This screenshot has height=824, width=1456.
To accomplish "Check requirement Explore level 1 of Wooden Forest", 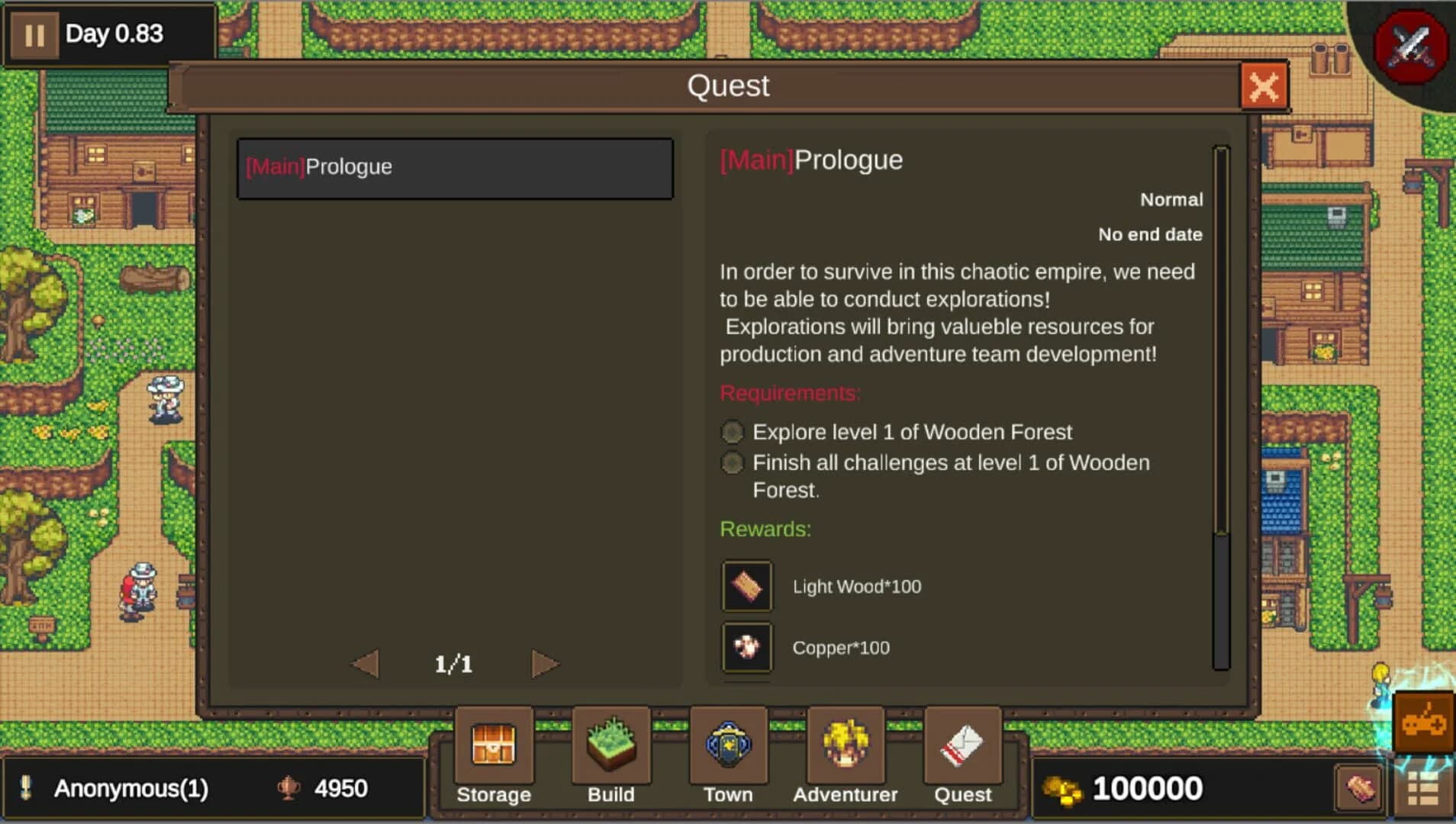I will [x=732, y=432].
